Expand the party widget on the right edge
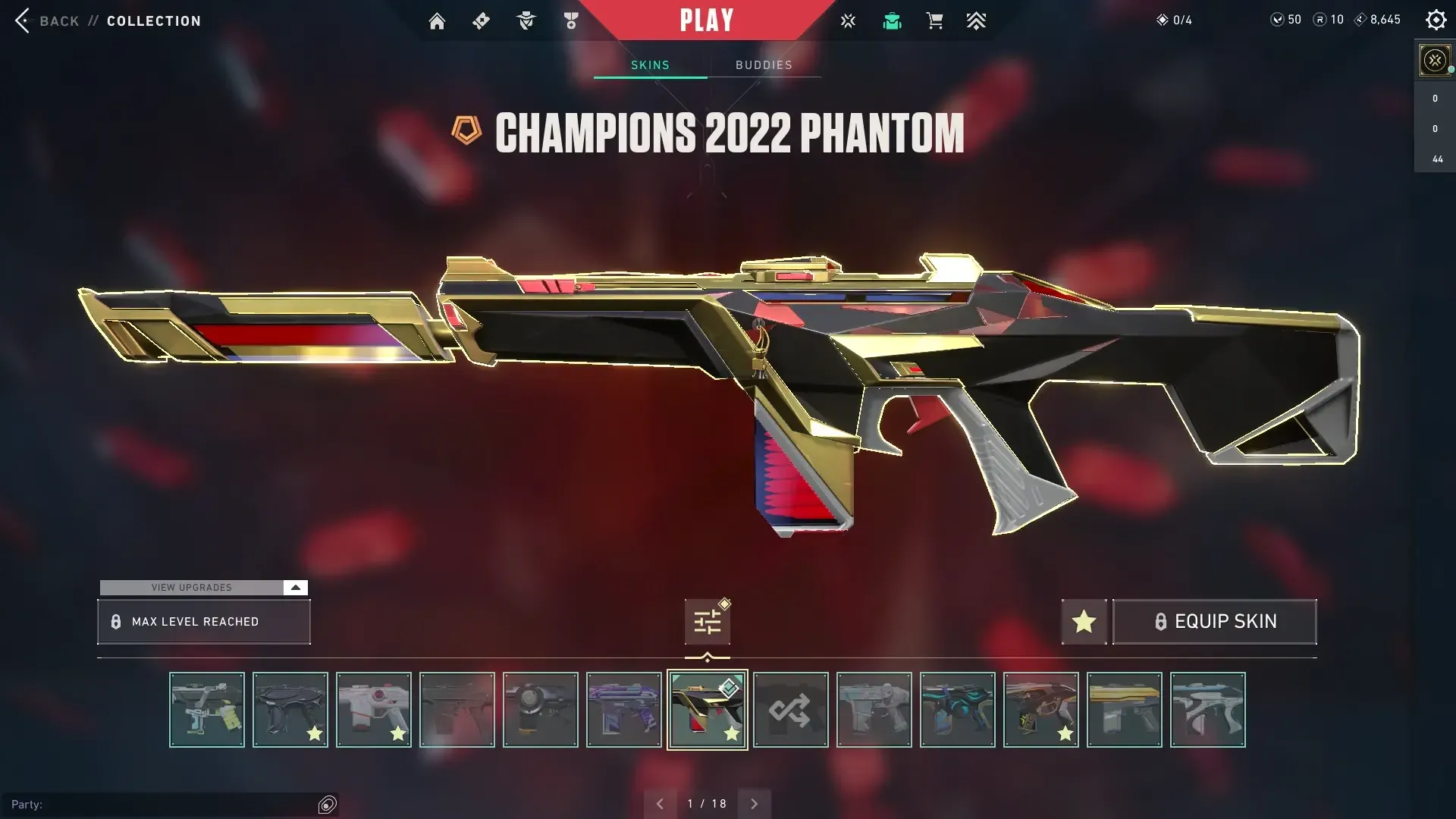Image resolution: width=1456 pixels, height=819 pixels. tap(1433, 59)
